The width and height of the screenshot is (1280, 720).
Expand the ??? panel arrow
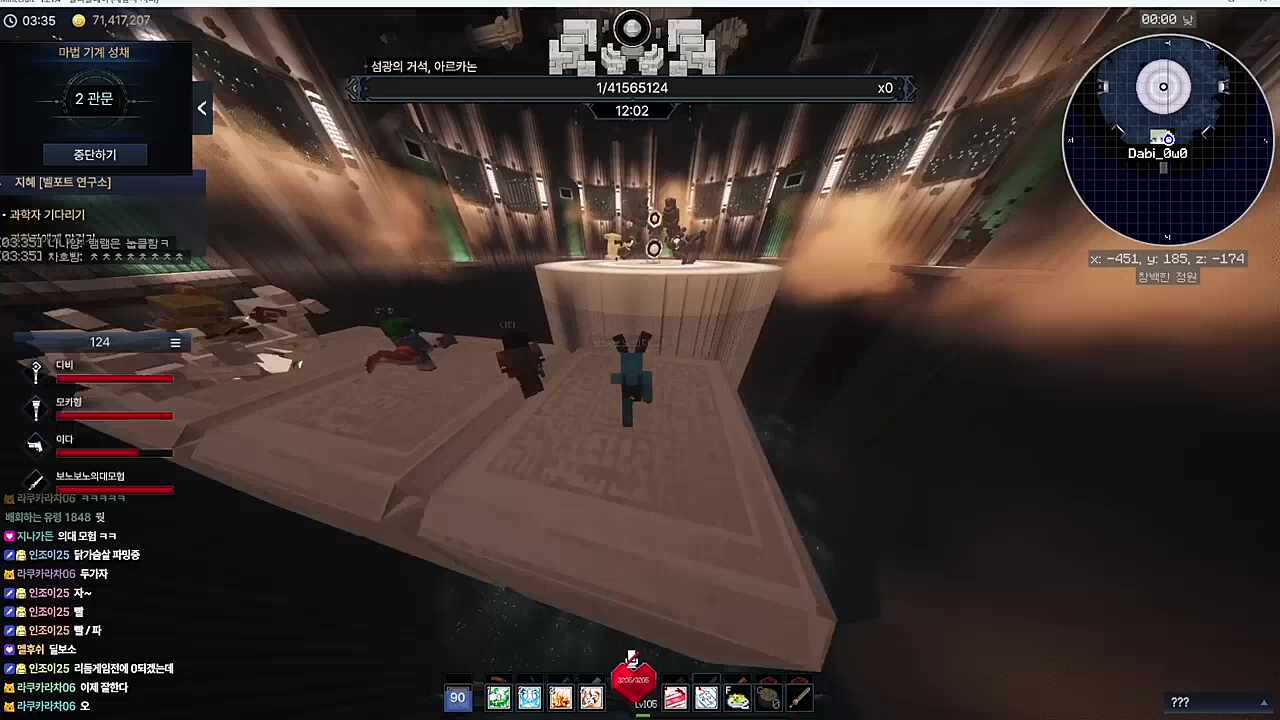coord(1264,702)
